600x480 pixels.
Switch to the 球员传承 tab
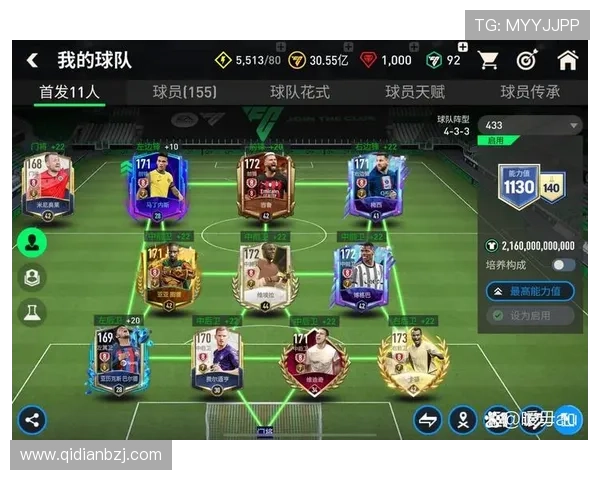click(530, 92)
